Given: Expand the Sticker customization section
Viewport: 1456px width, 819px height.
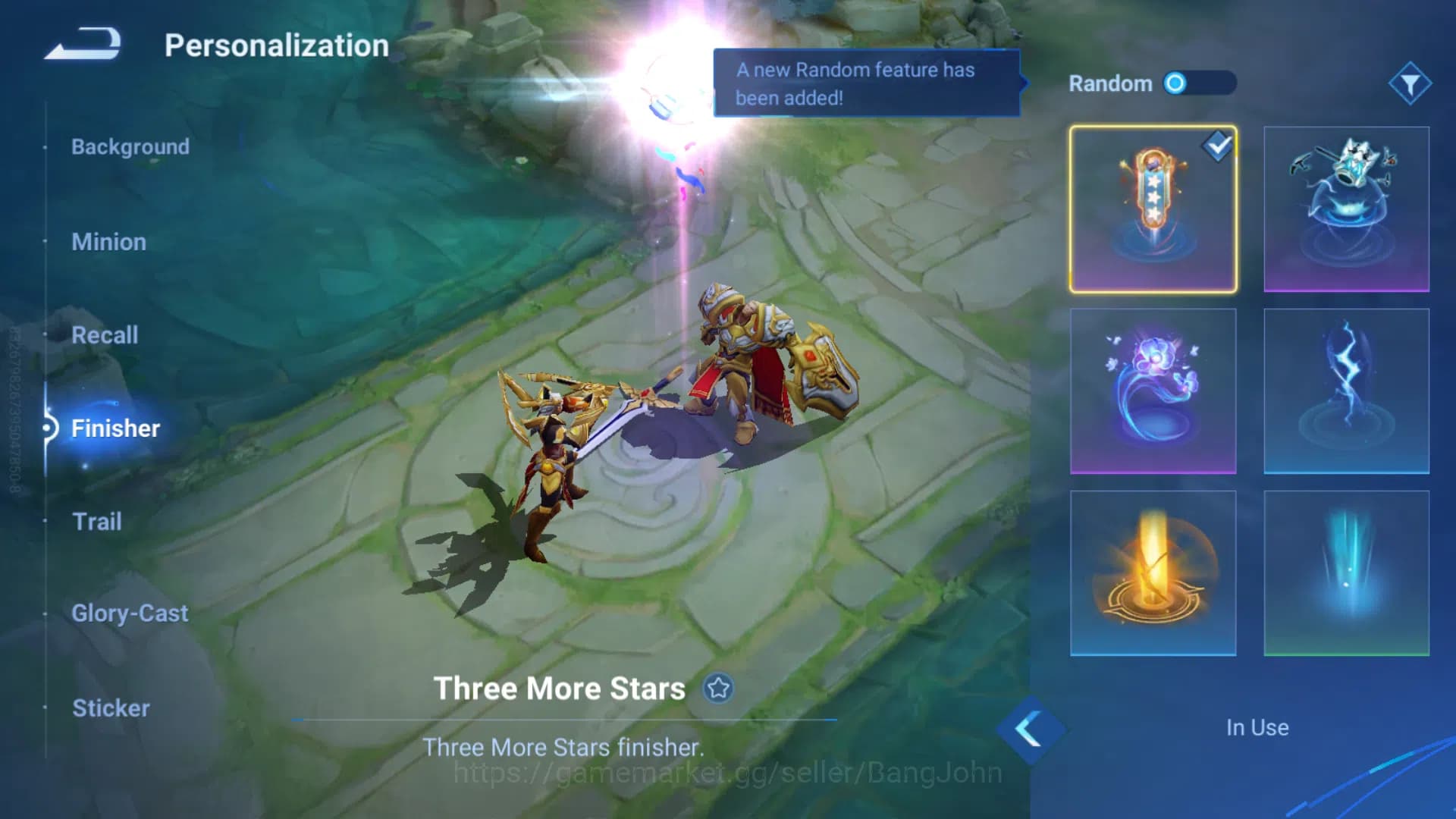Looking at the screenshot, I should (x=111, y=708).
